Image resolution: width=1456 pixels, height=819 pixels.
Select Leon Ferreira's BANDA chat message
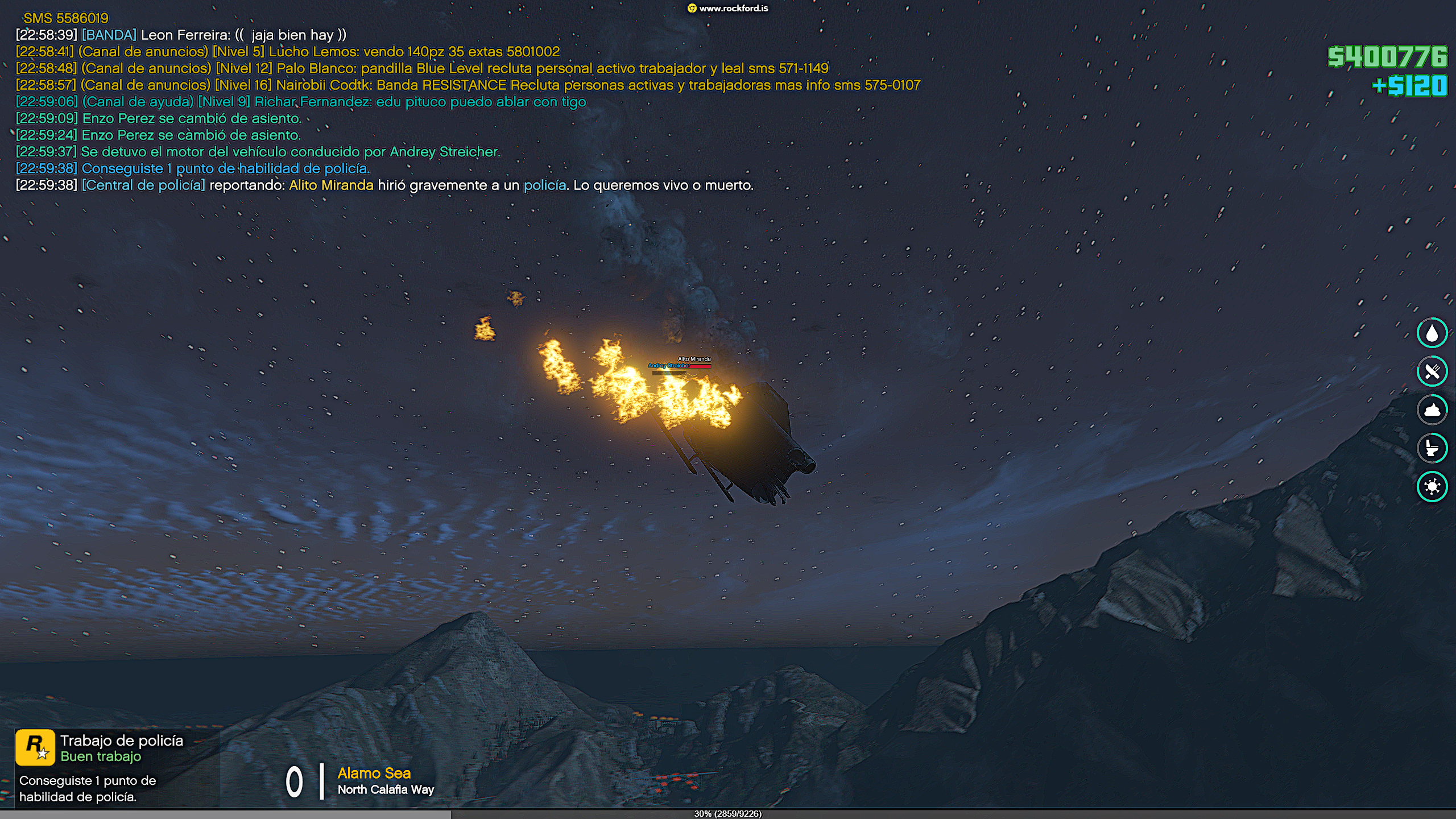181,35
